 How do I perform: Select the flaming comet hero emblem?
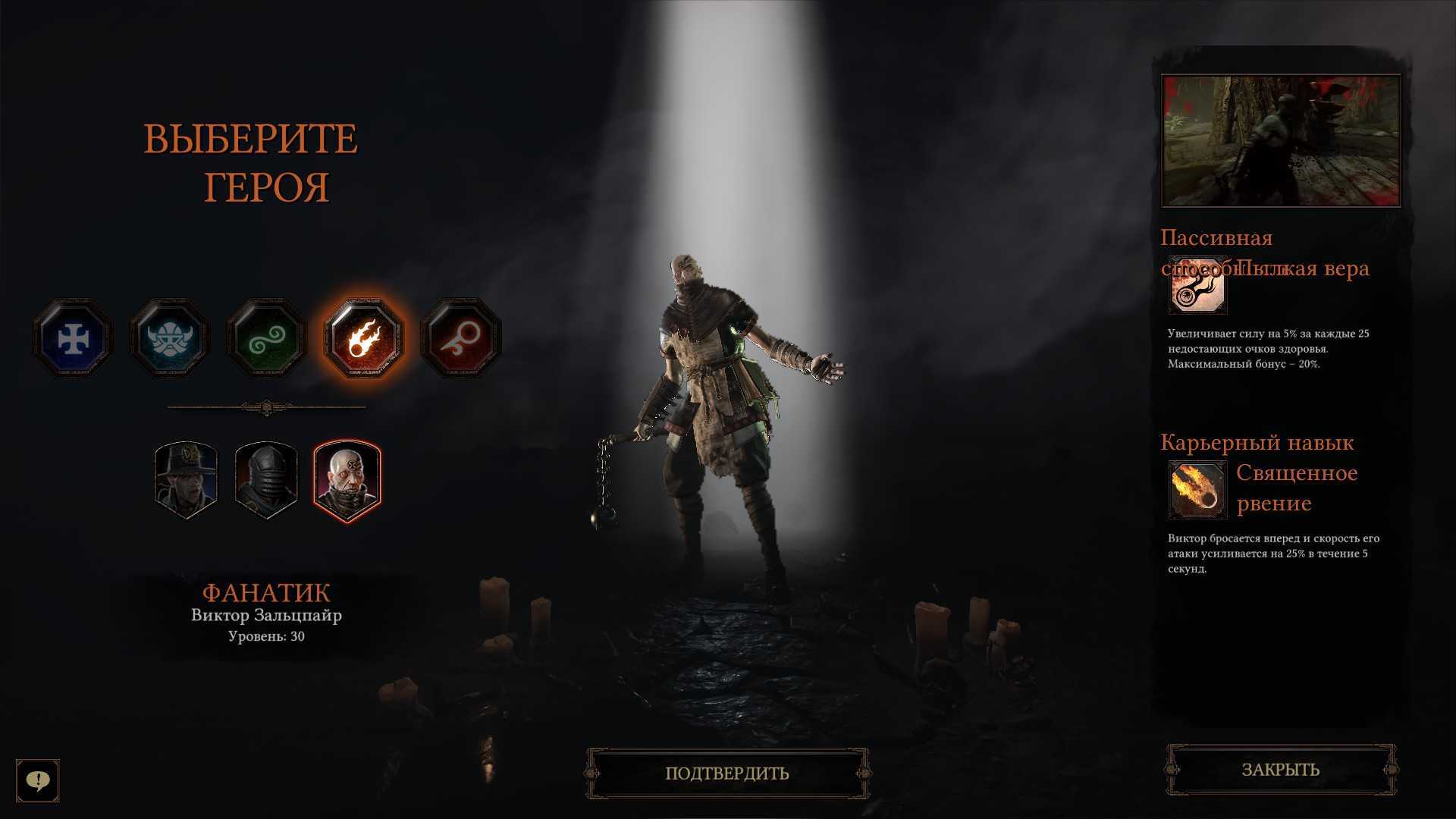tap(364, 338)
